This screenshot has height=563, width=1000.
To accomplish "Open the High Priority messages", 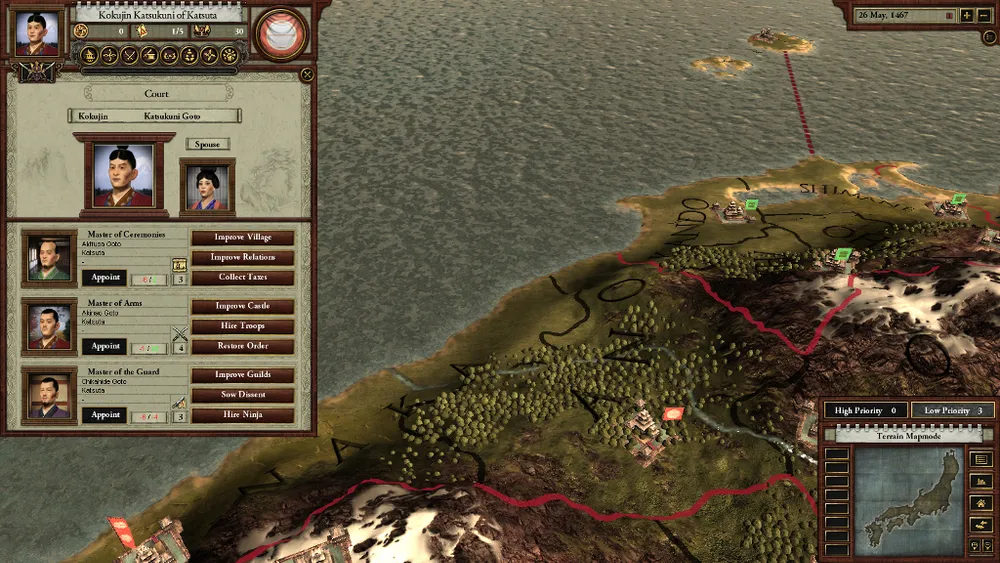I will pyautogui.click(x=864, y=410).
